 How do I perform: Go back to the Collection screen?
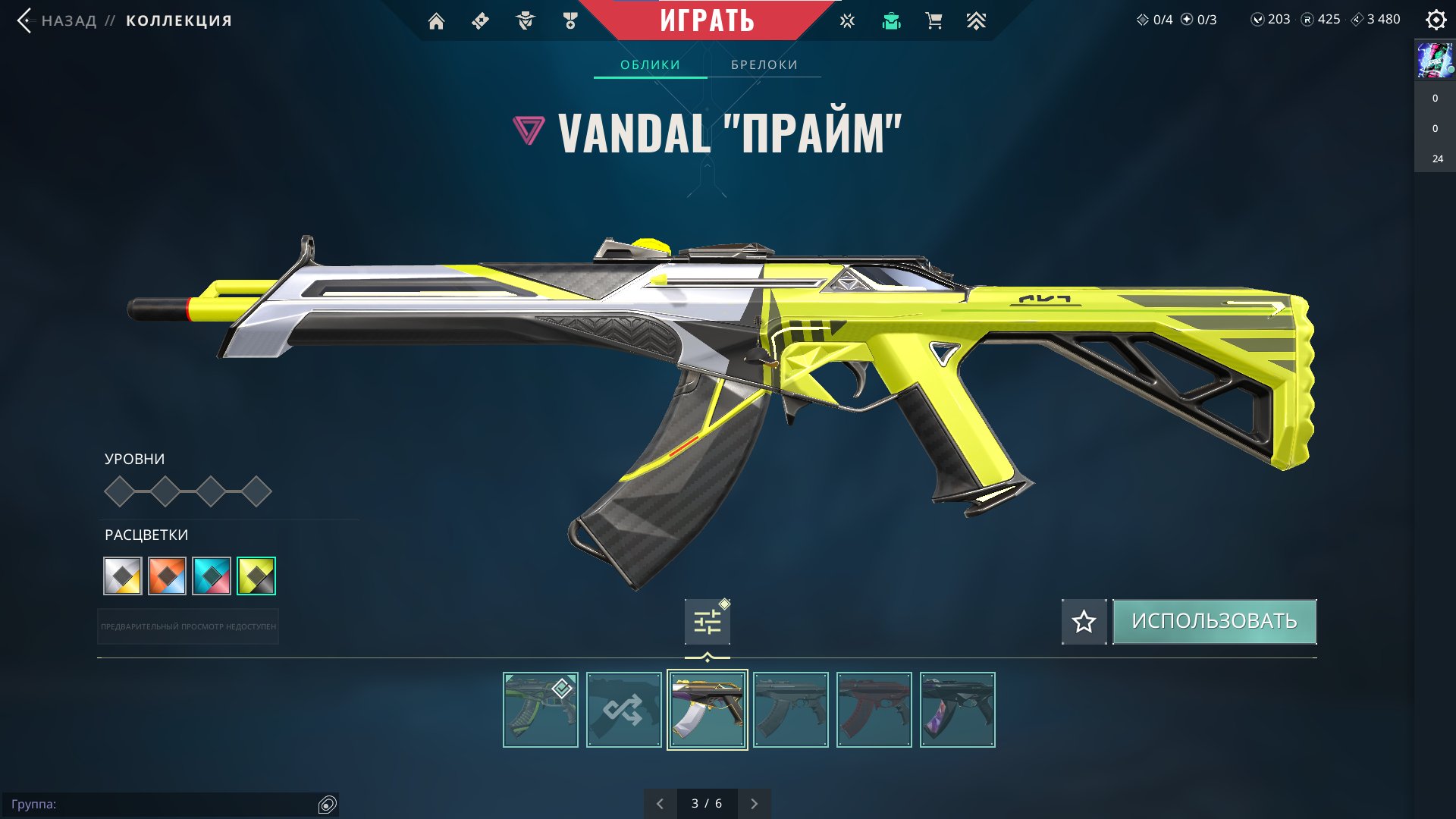(x=68, y=20)
